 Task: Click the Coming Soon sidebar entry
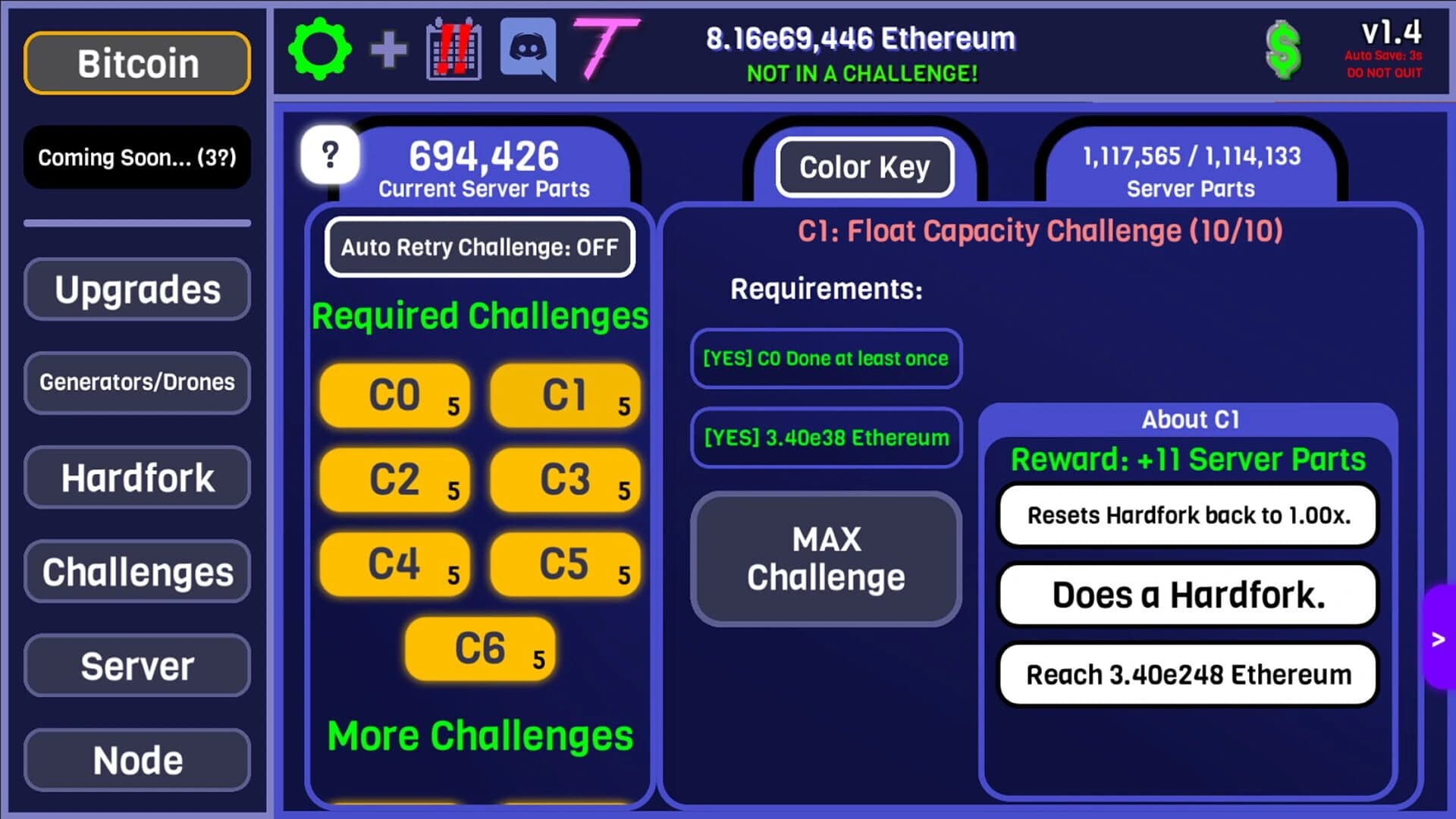point(136,158)
